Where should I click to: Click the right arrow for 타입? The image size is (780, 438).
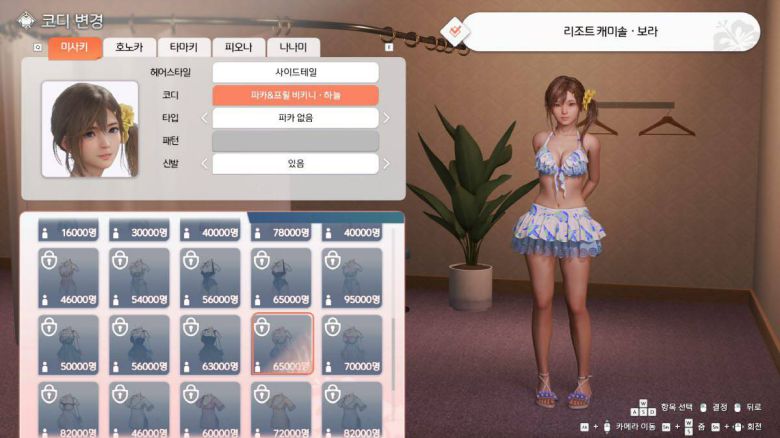[387, 118]
